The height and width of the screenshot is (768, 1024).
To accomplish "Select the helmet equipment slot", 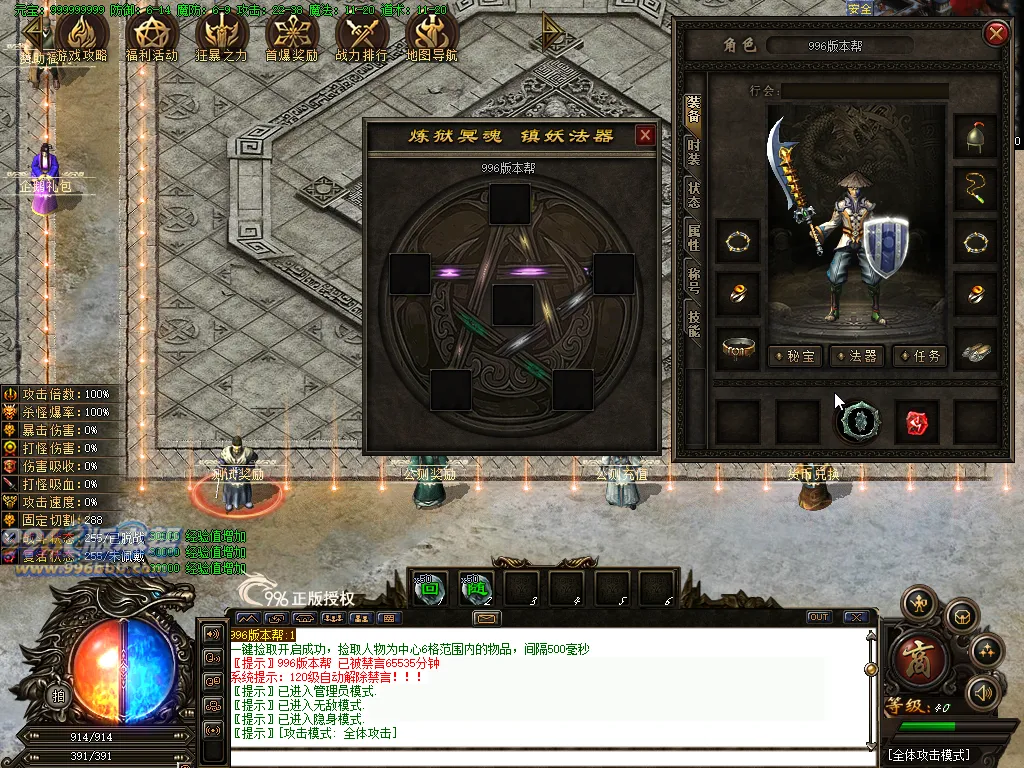I will pos(974,137).
